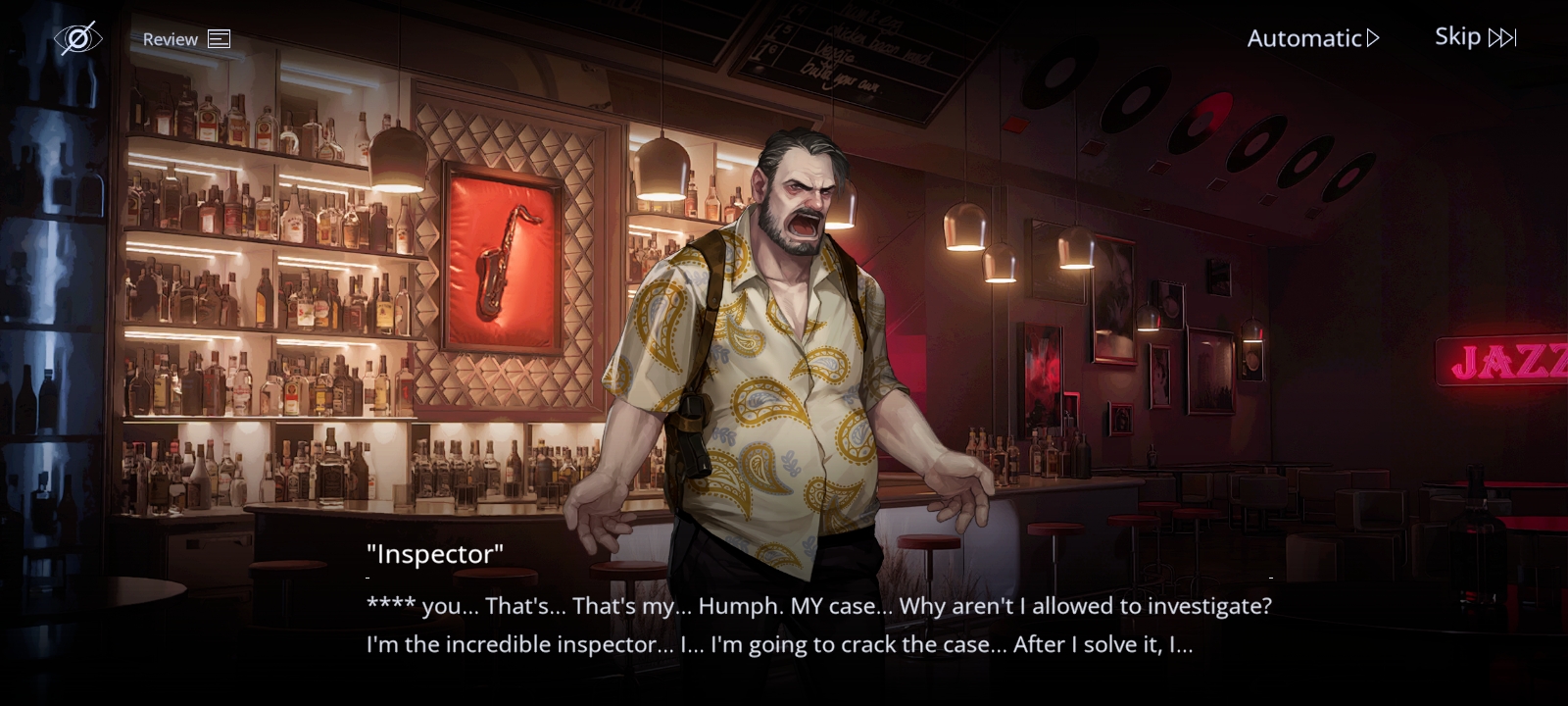Skip the current dialogue scene

pos(1475,37)
